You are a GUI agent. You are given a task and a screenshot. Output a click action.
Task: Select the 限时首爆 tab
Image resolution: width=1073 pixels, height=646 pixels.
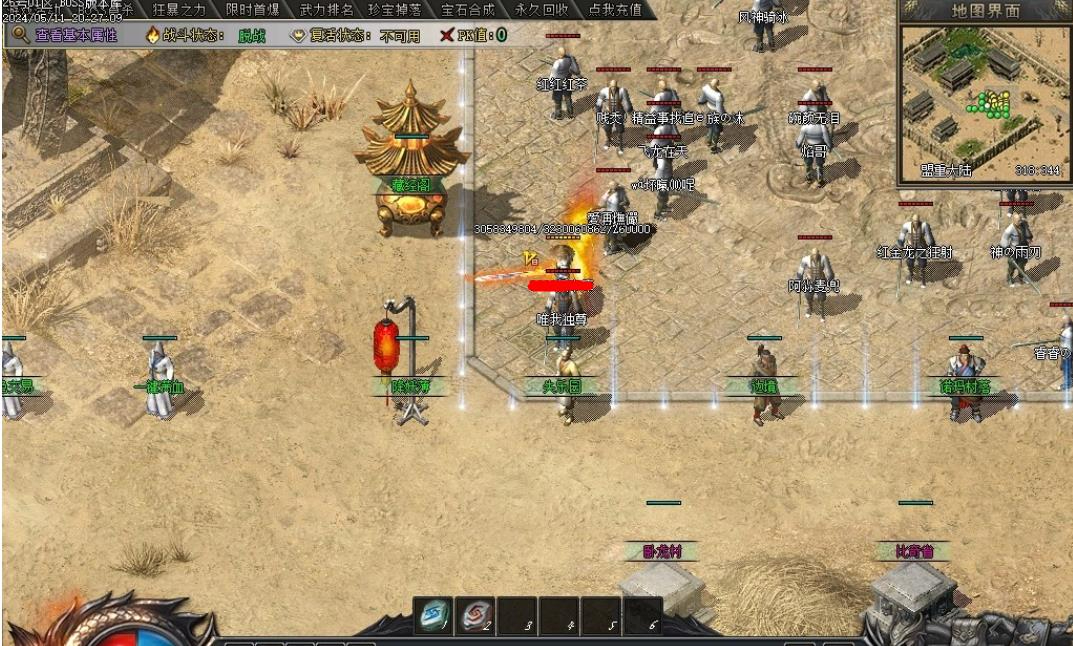[x=253, y=10]
